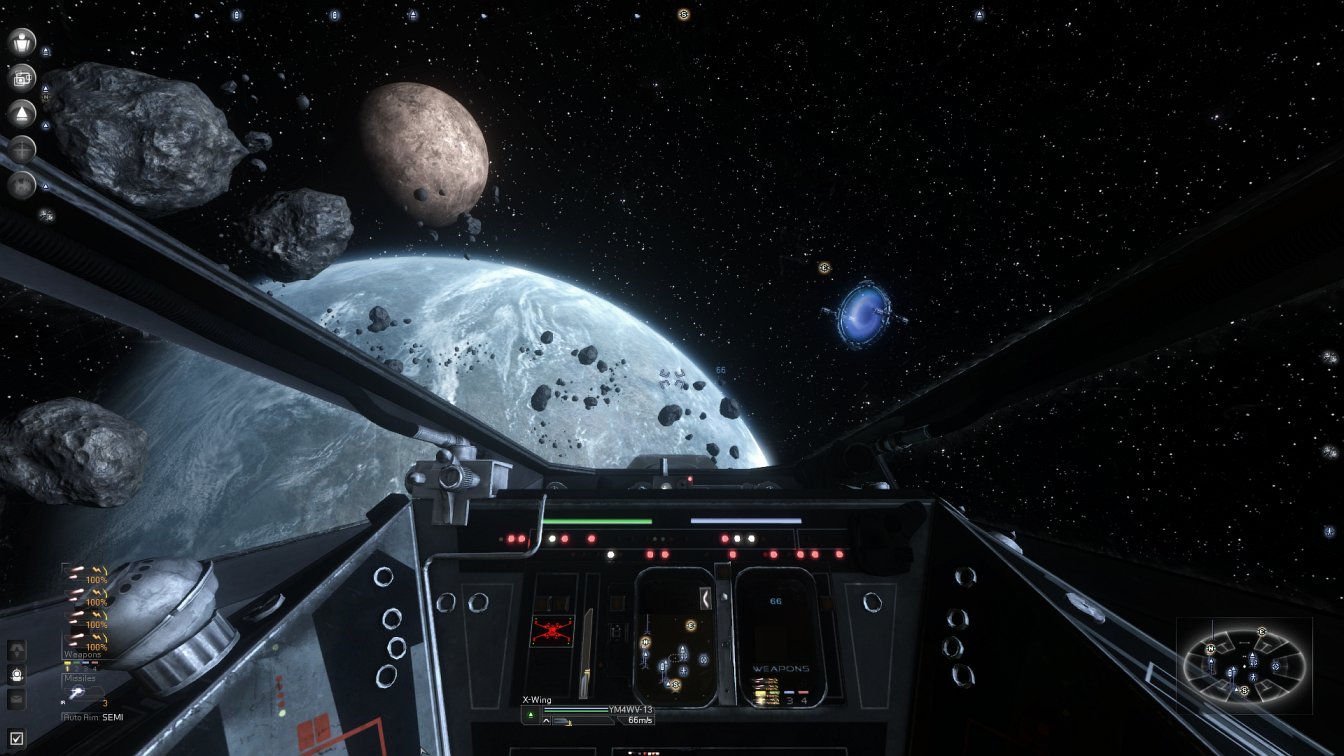1344x756 pixels.
Task: Collapse cockpit radar with the arrow button
Action: [x=705, y=598]
